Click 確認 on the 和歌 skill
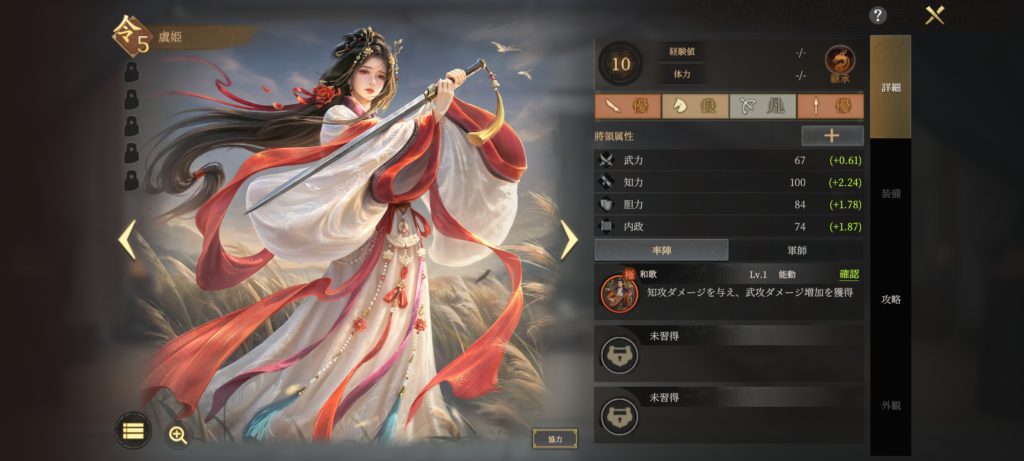 849,274
